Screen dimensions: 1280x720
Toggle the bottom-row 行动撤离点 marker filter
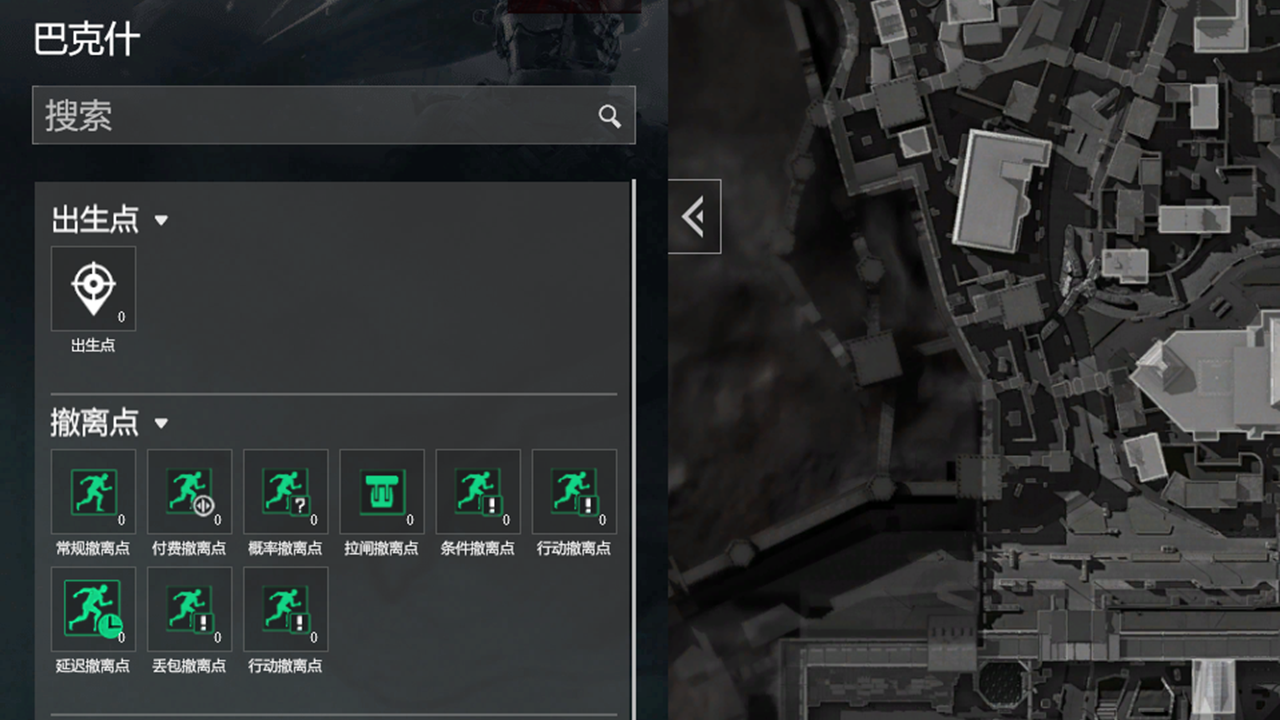pyautogui.click(x=285, y=609)
